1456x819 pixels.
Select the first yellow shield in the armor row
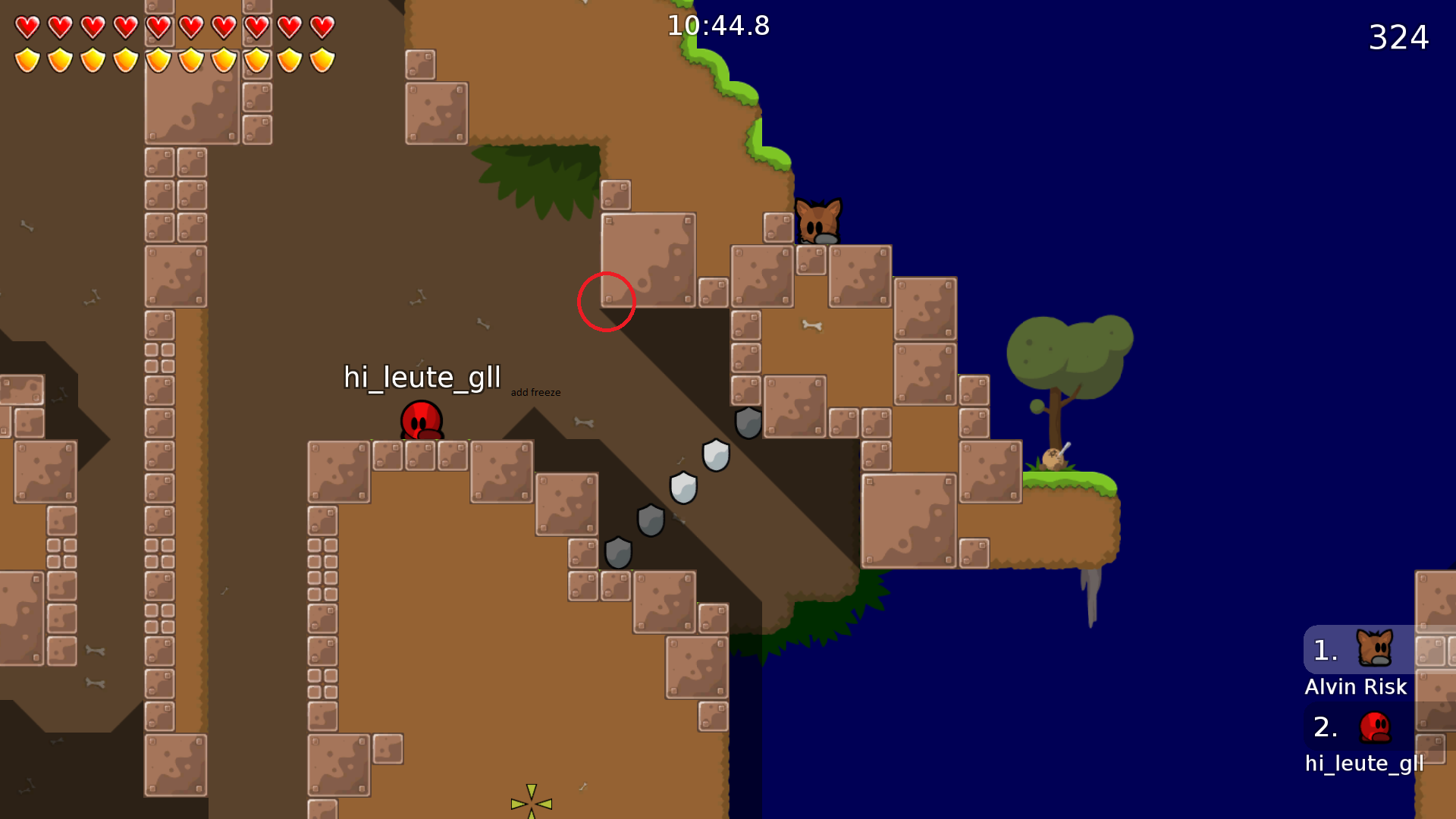point(27,59)
